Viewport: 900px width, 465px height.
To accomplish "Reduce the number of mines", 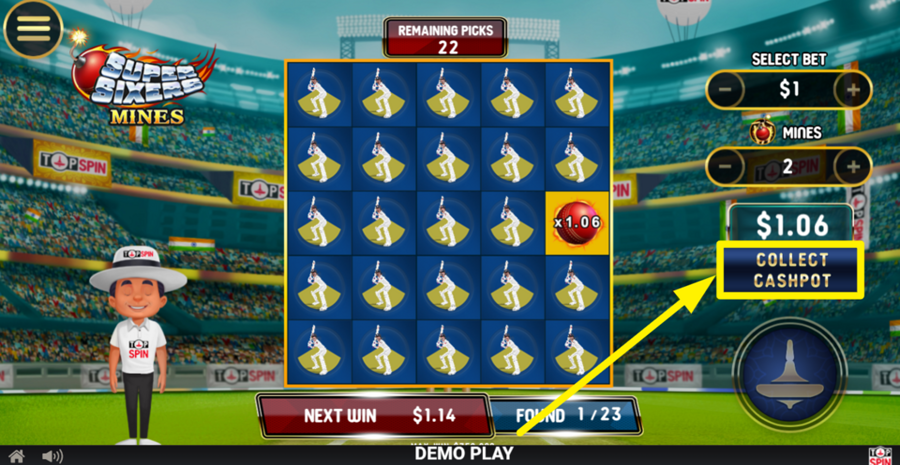I will pyautogui.click(x=727, y=166).
